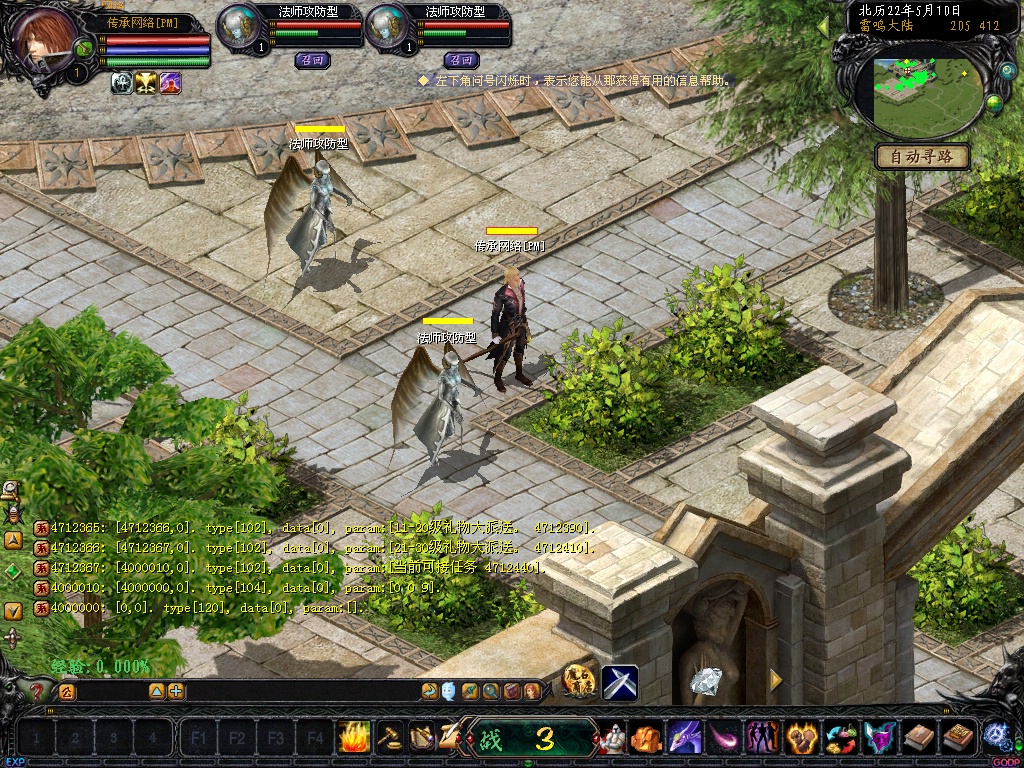Recall the first summoned pet with 召回
The width and height of the screenshot is (1024, 768).
(x=311, y=60)
